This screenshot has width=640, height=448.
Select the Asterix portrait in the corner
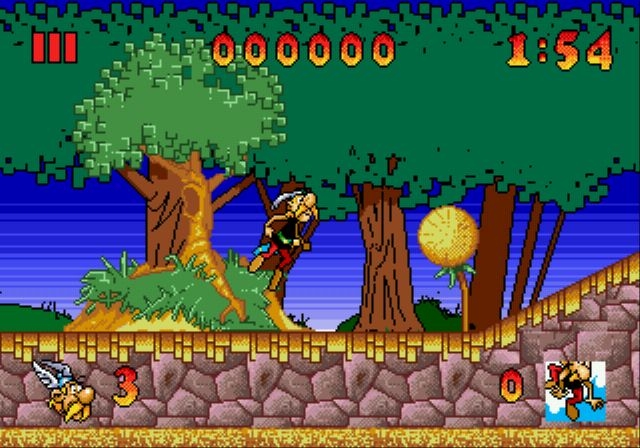coord(575,389)
